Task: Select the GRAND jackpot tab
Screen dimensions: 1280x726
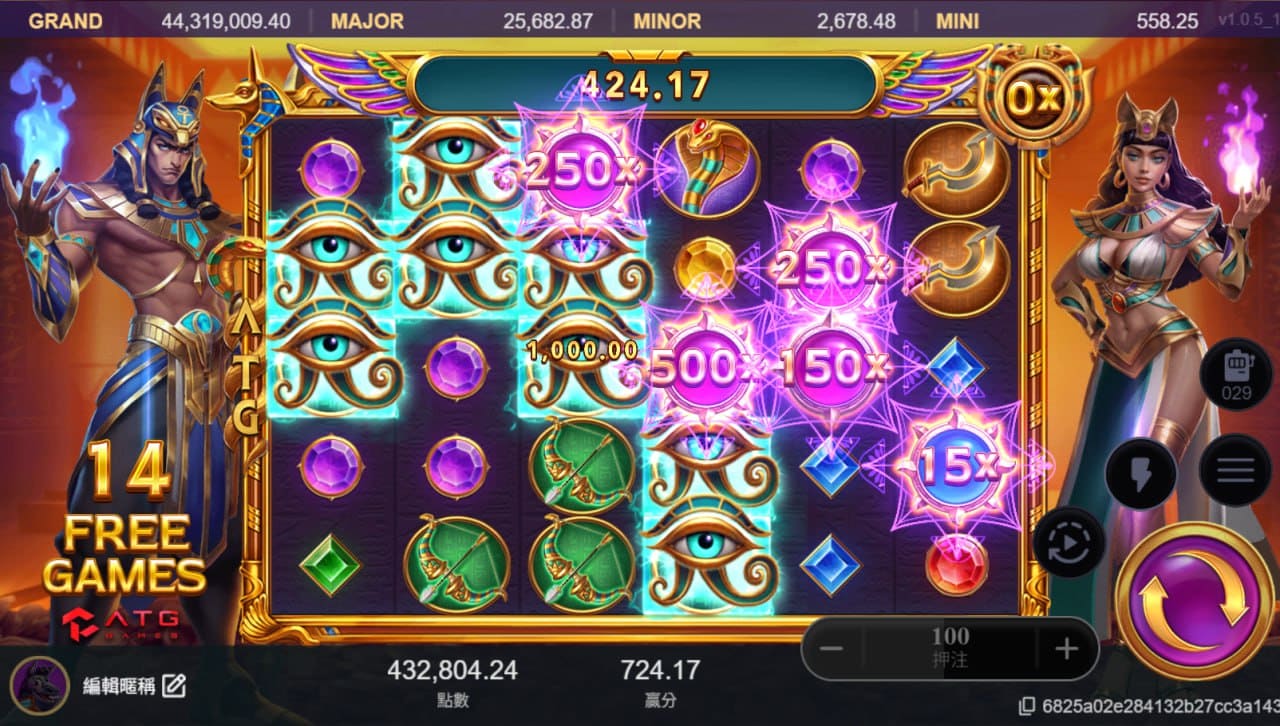Action: [x=62, y=20]
